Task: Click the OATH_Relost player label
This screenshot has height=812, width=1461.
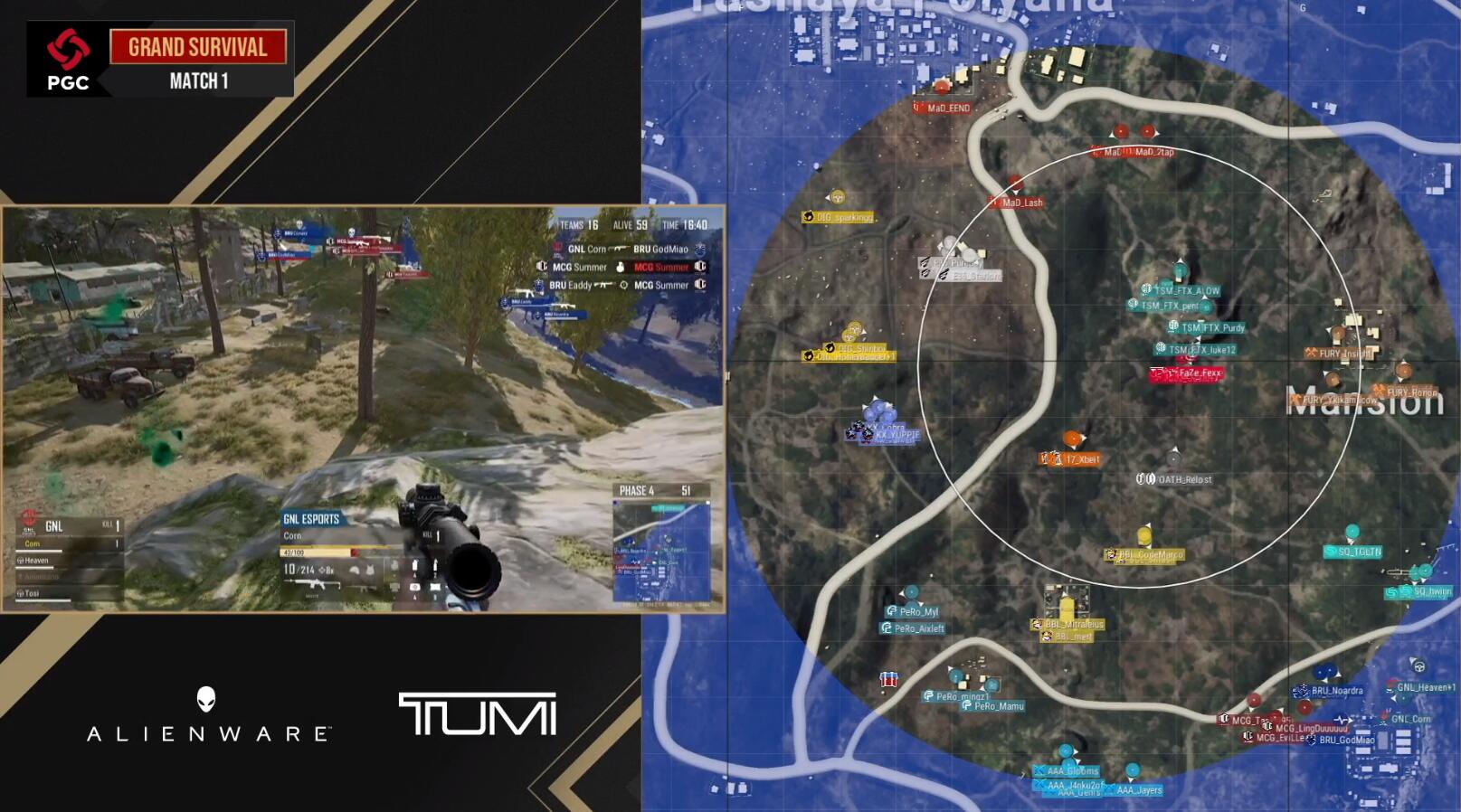Action: coord(1184,479)
